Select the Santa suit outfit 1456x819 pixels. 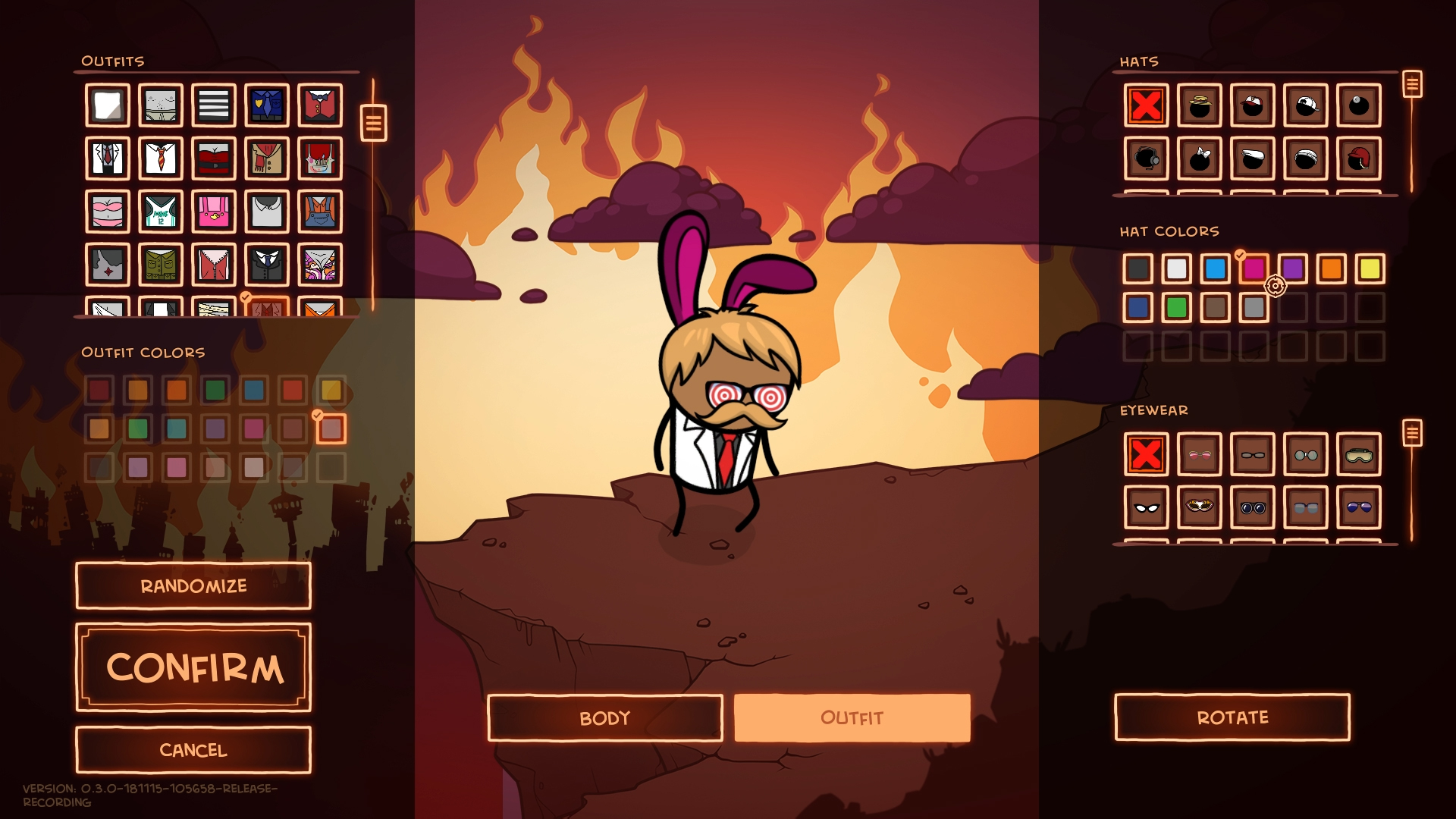213,158
